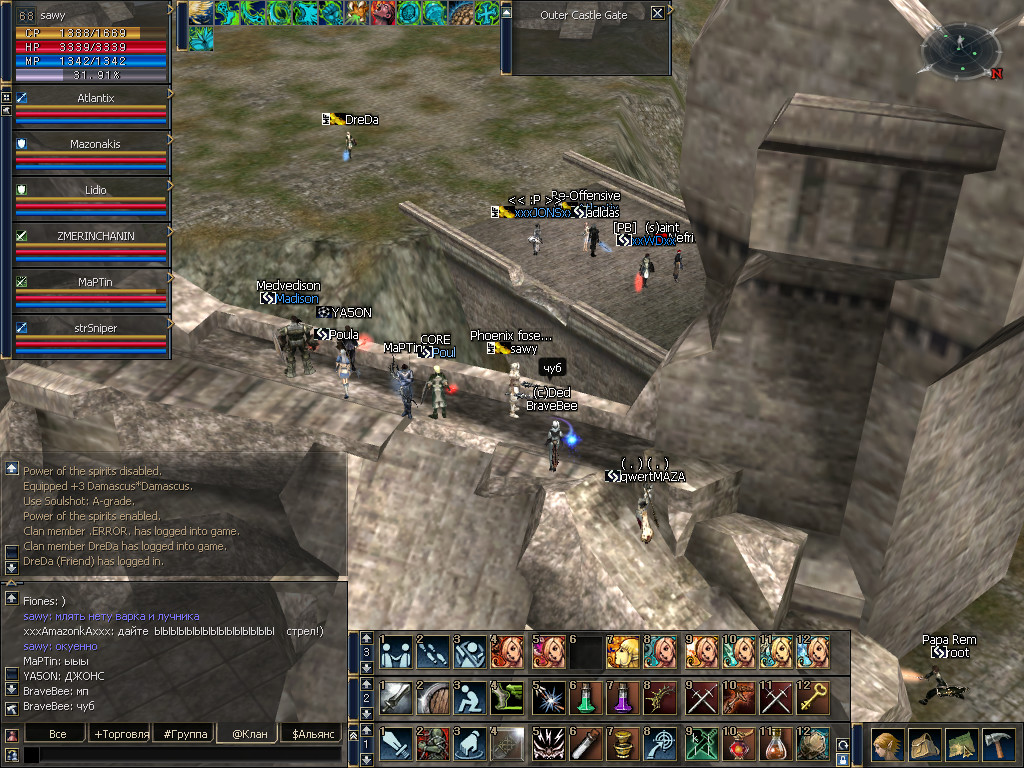
Task: Open the world map icon
Action: [961, 745]
